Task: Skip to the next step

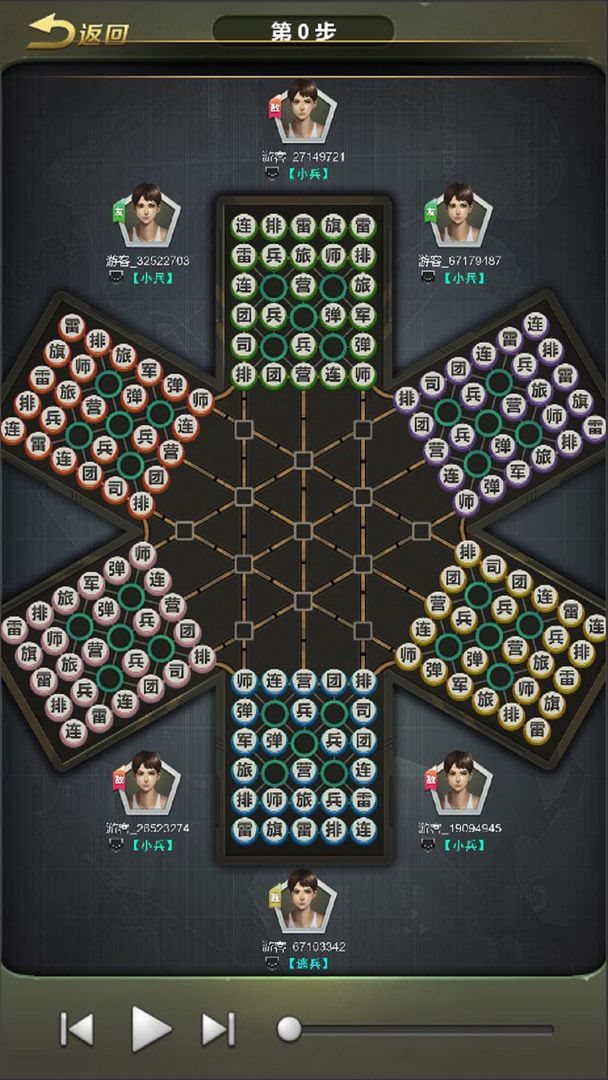Action: coord(218,1028)
